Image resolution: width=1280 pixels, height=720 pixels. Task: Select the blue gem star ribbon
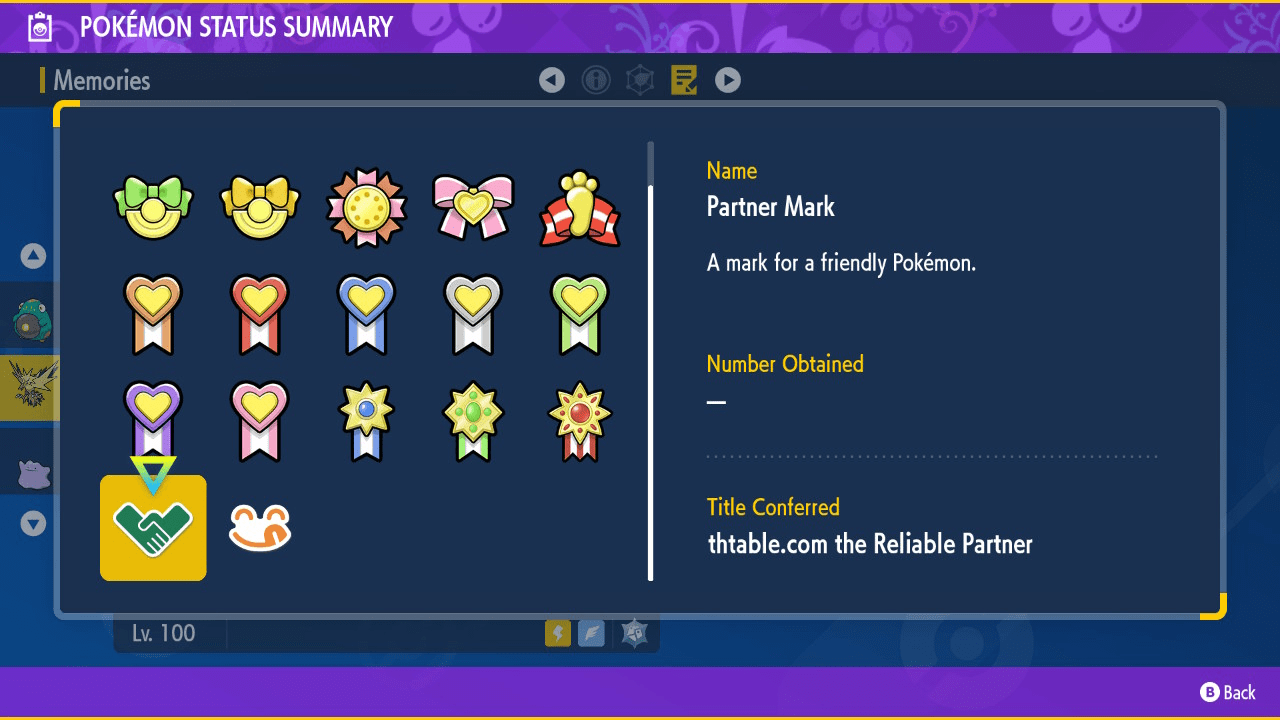pyautogui.click(x=367, y=420)
